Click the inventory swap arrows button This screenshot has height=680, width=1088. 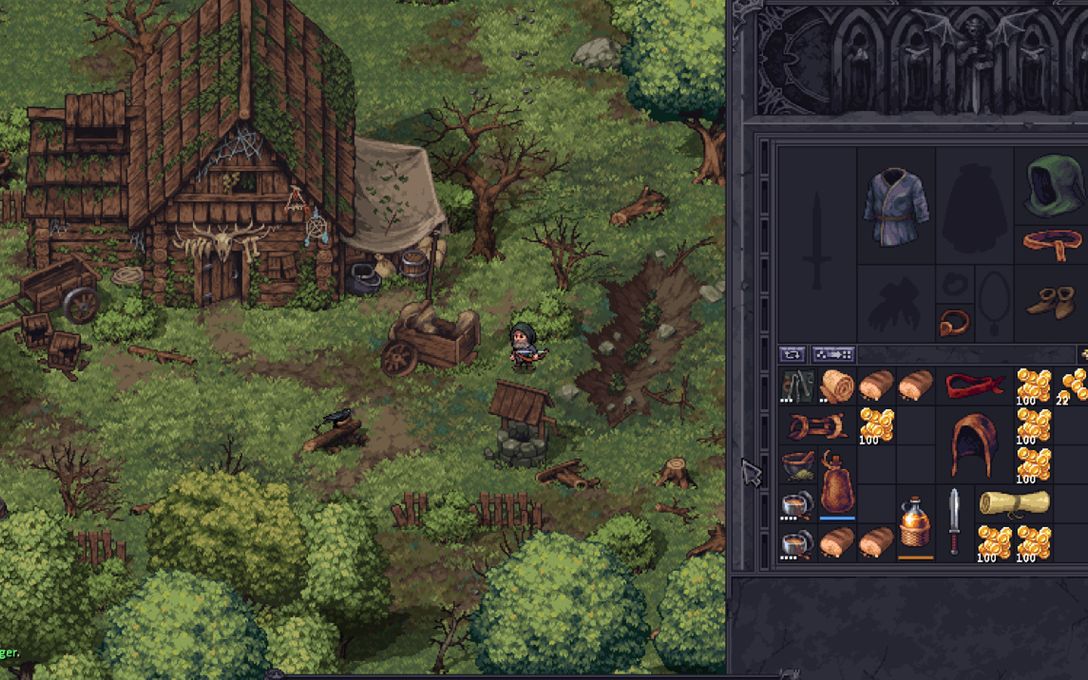(x=792, y=354)
